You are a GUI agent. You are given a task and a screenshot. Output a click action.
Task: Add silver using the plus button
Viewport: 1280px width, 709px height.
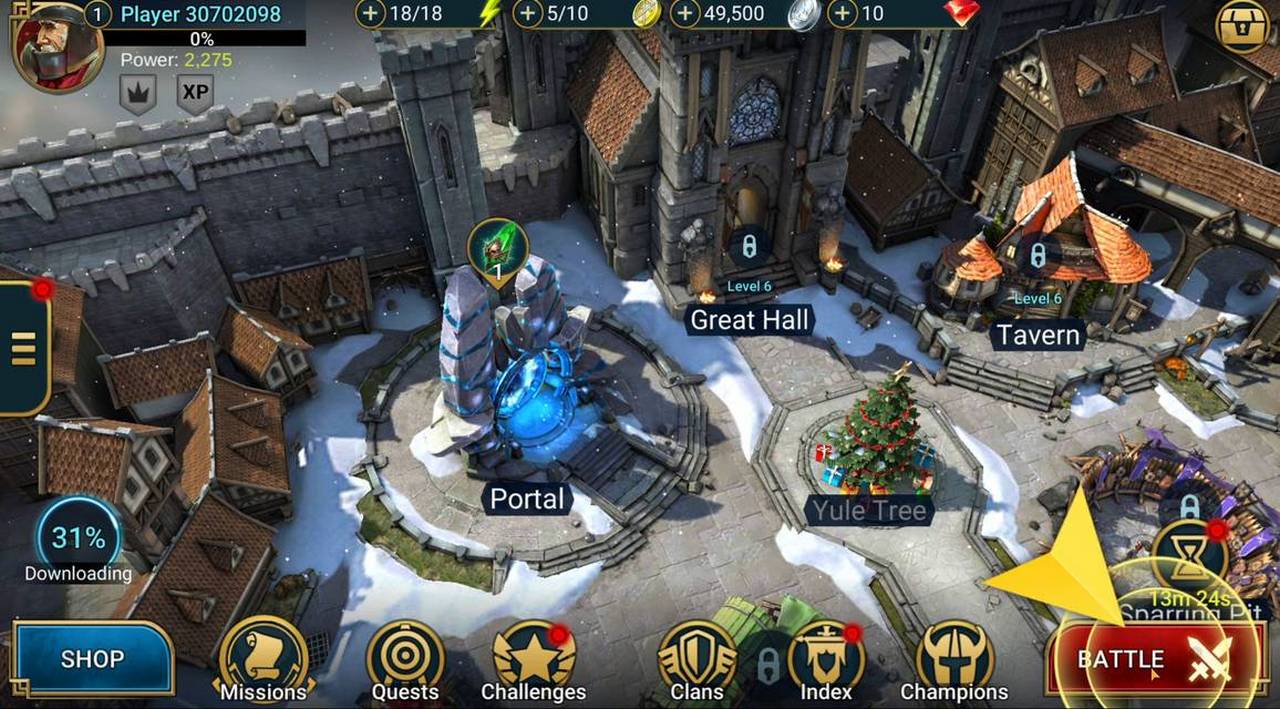pos(685,14)
